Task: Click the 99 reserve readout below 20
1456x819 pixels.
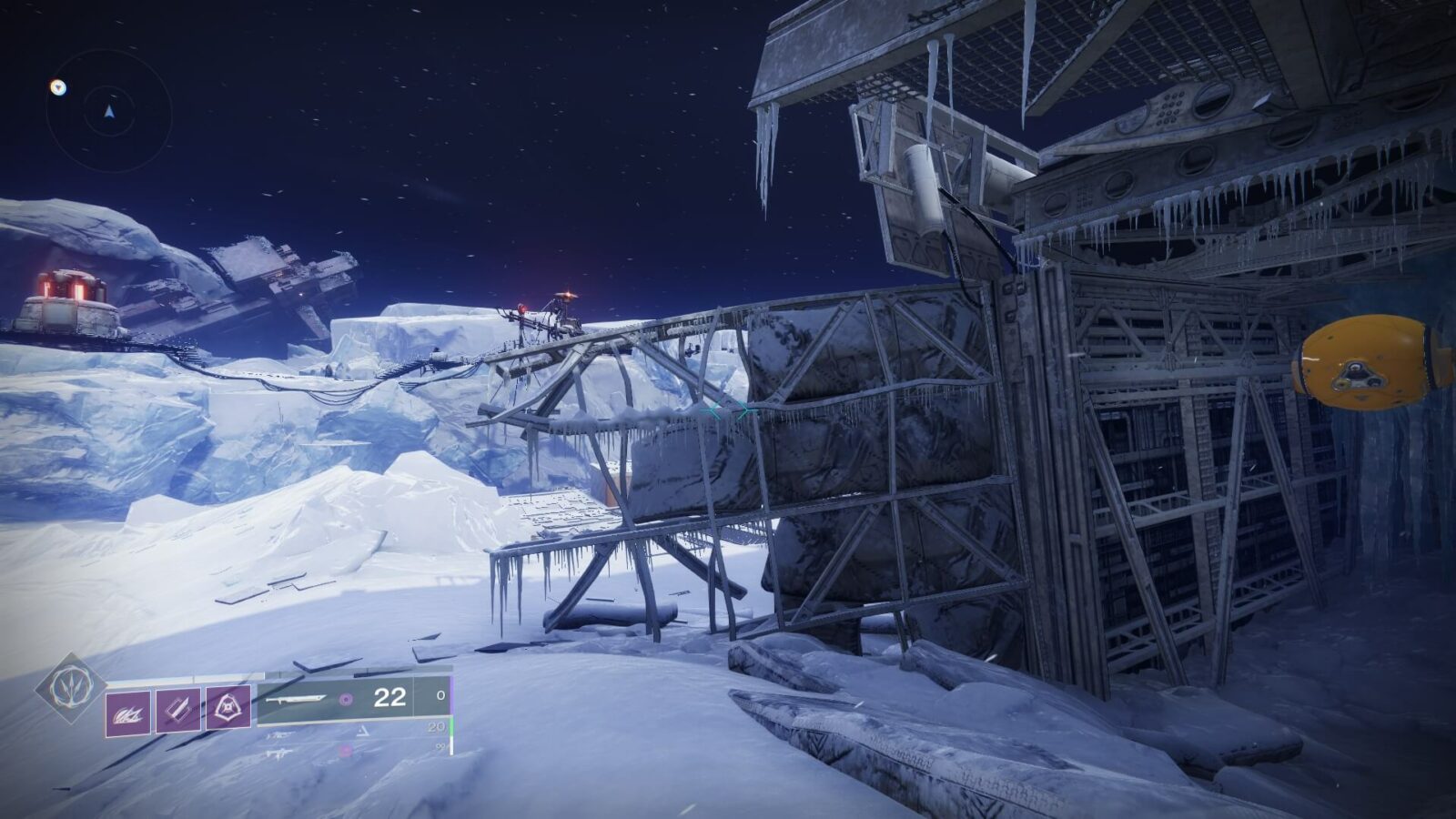Action: 441,747
